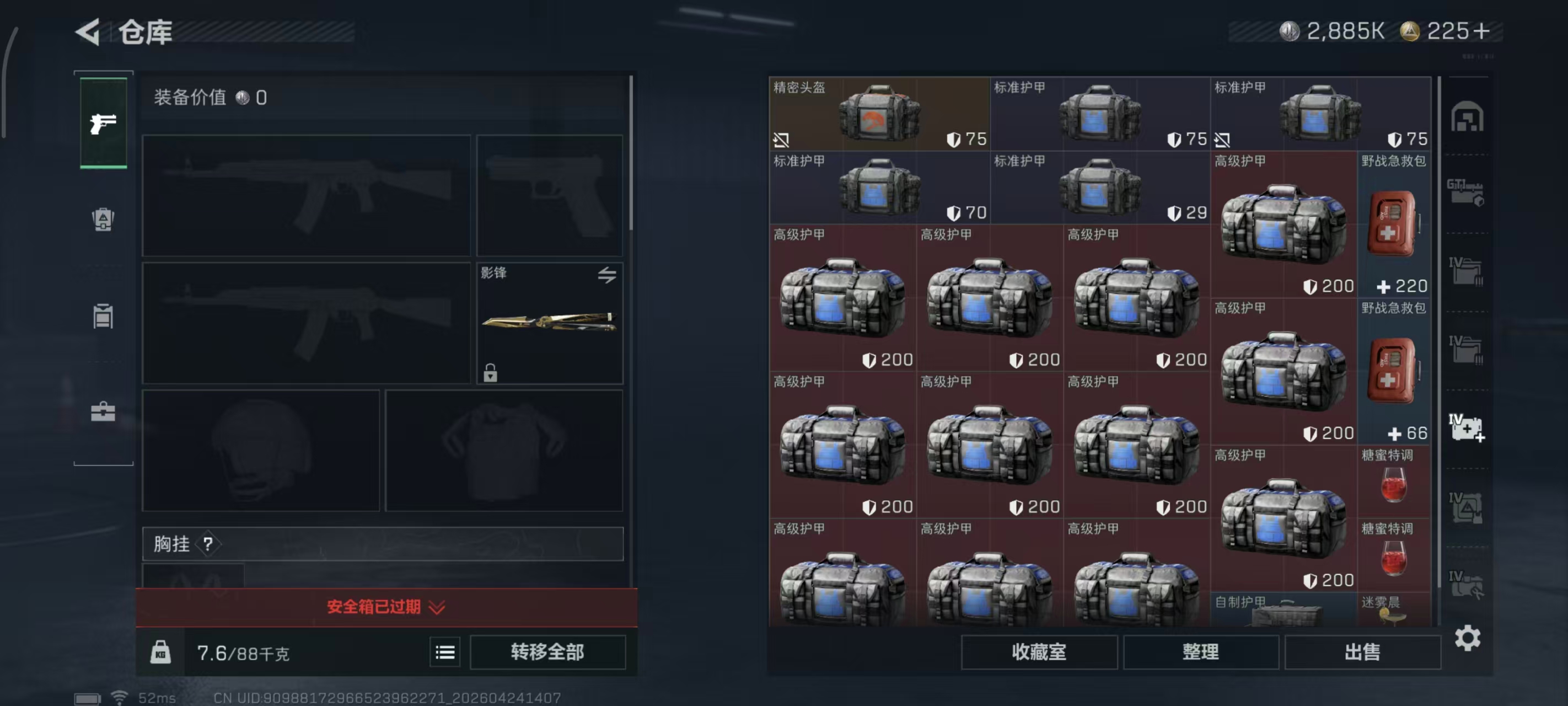The height and width of the screenshot is (706, 1568).
Task: Click the list view icon beside 转移全部
Action: pos(445,652)
